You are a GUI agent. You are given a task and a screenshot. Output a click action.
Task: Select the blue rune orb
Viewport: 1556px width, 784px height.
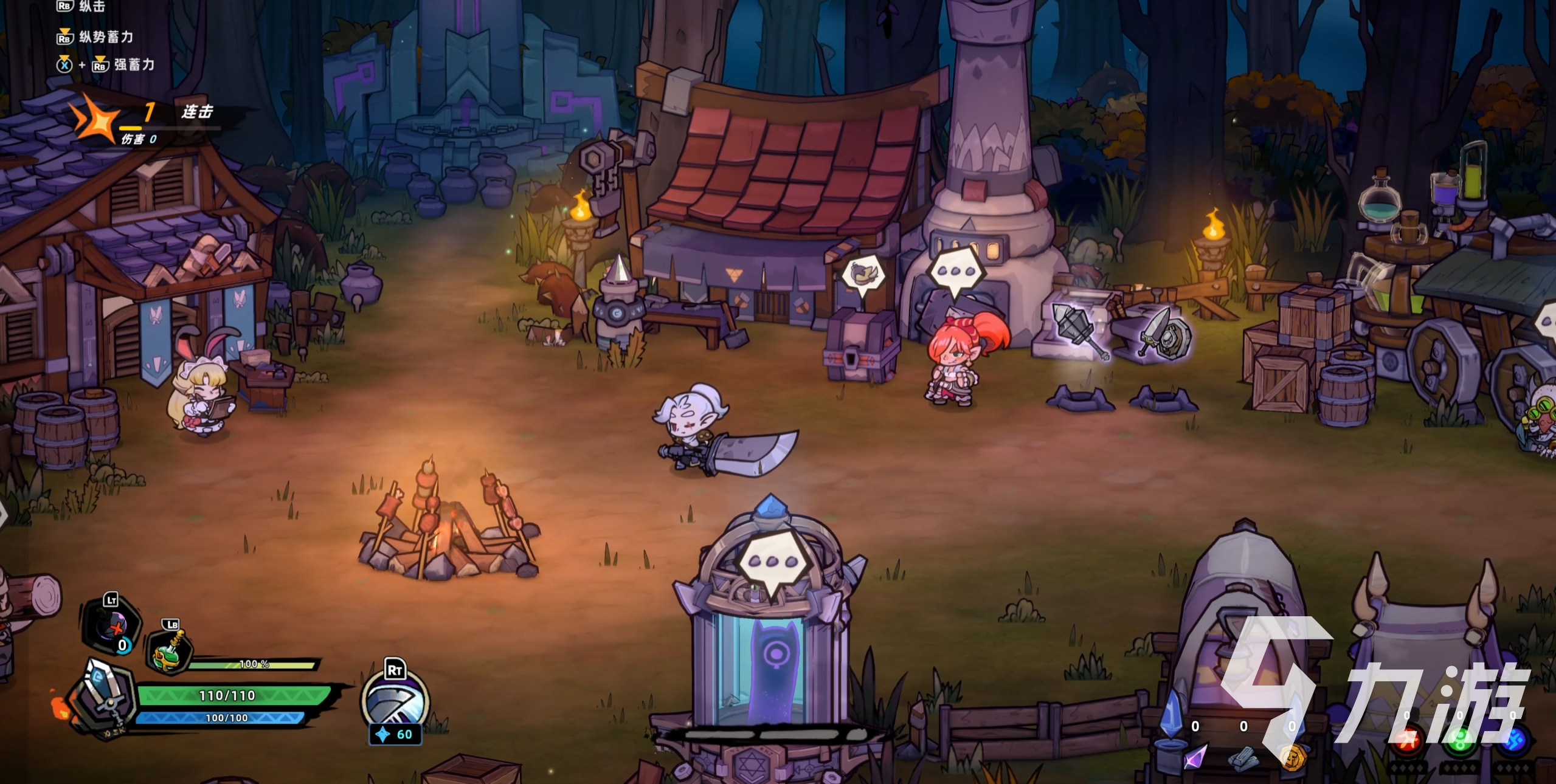(1513, 740)
